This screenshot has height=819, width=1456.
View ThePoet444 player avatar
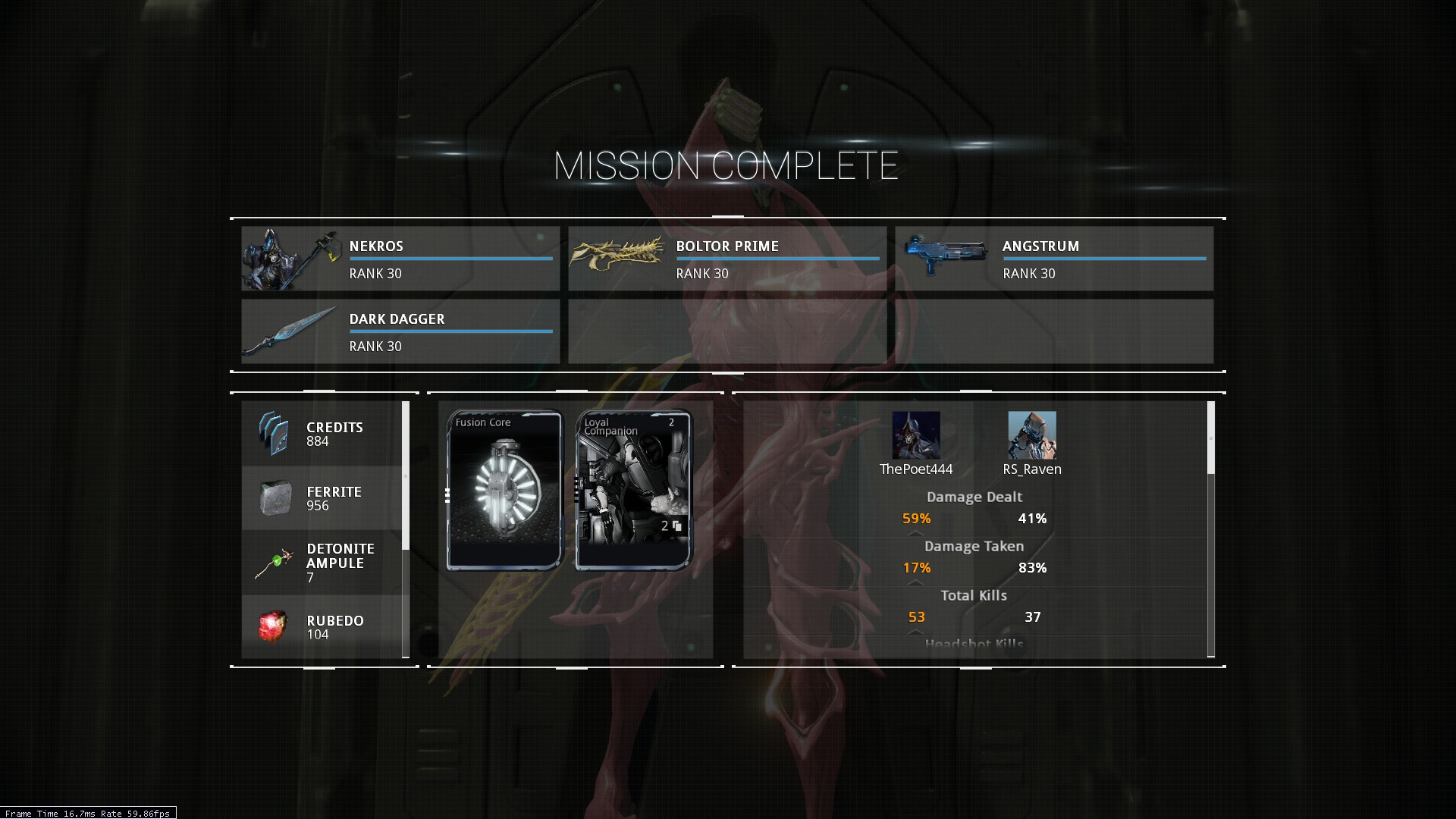[x=916, y=435]
